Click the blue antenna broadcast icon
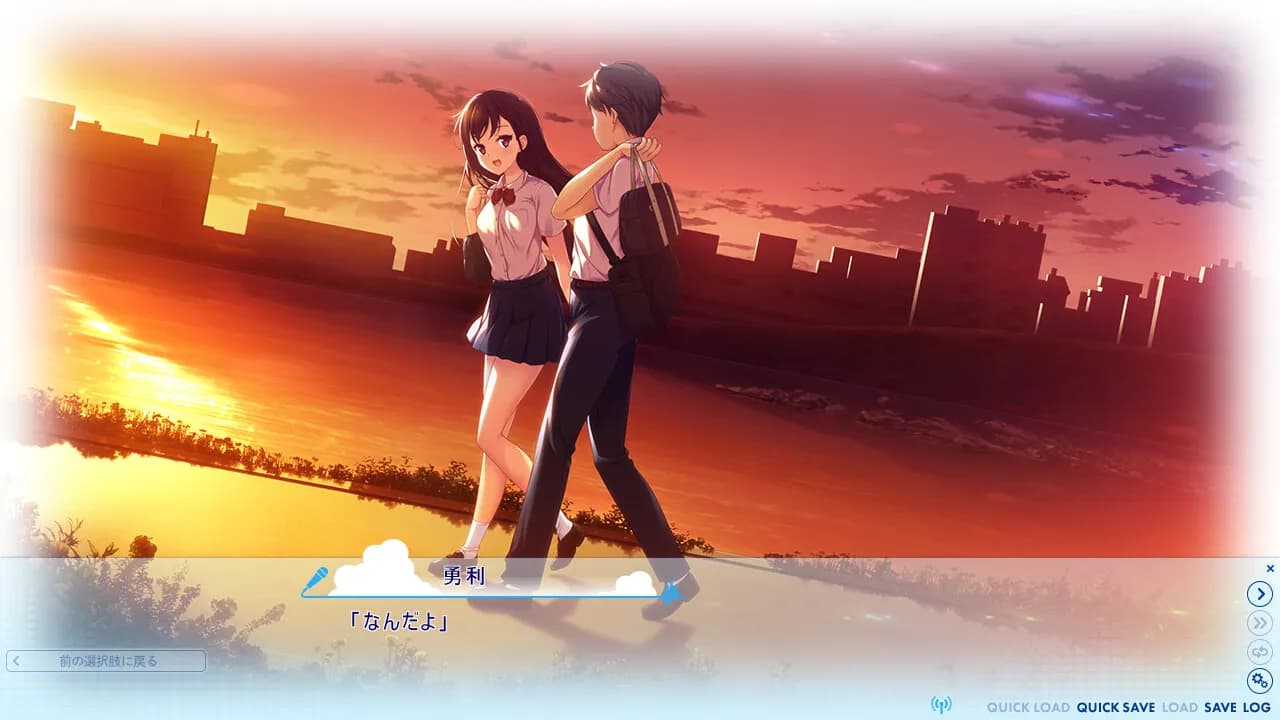1280x720 pixels. (x=943, y=706)
